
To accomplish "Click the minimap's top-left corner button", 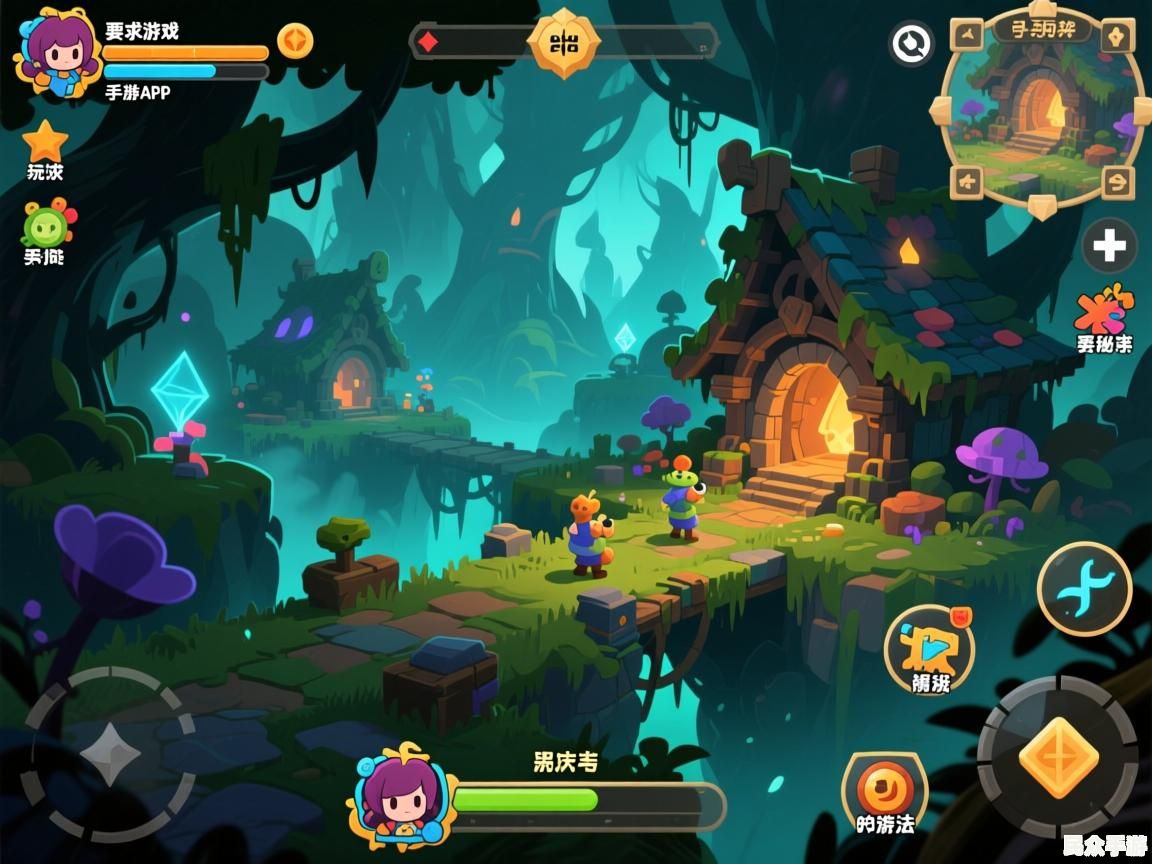I will (967, 38).
